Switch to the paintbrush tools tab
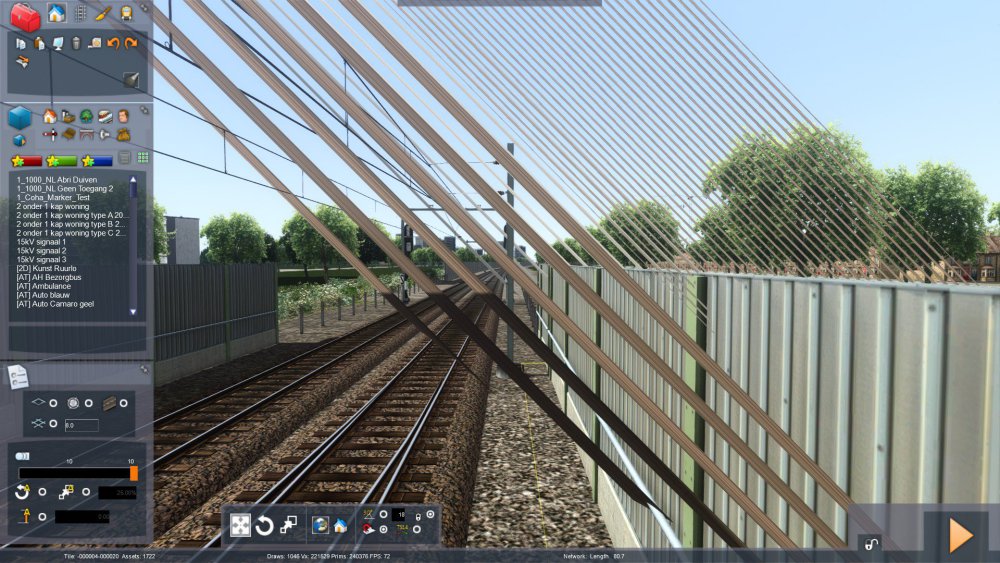This screenshot has width=1000, height=563. point(104,13)
